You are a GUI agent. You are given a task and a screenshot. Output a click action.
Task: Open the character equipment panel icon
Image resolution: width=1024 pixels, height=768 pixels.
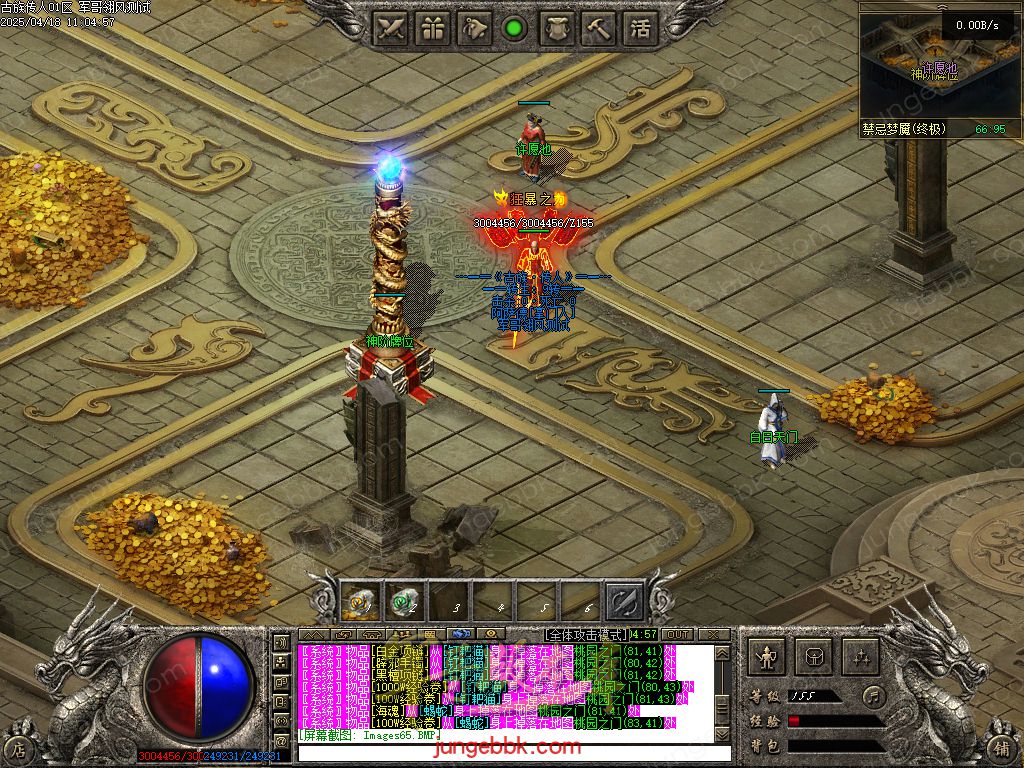767,656
